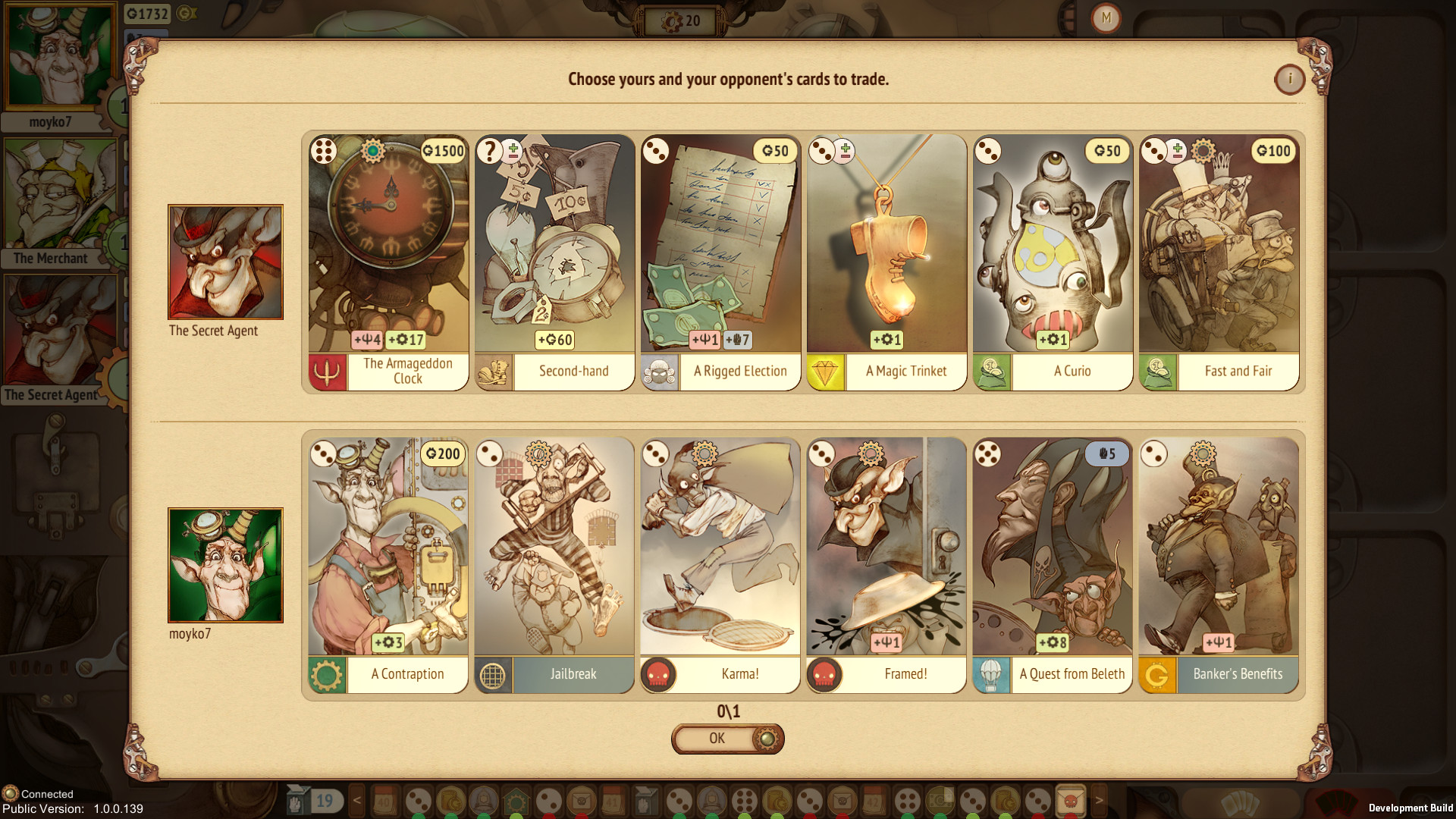This screenshot has width=1456, height=819.
Task: Toggle the dice marker on the Framed! card
Action: 822,454
